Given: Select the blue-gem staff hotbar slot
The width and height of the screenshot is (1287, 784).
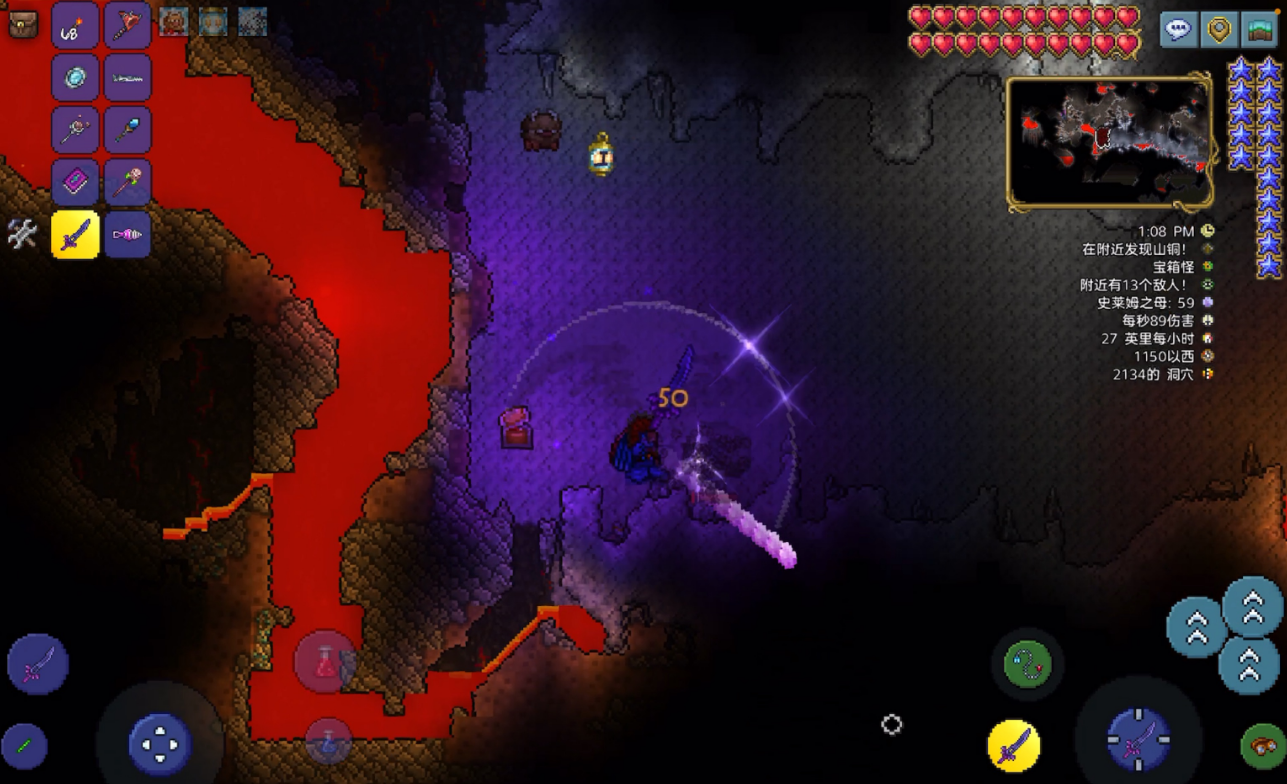Looking at the screenshot, I should (127, 130).
